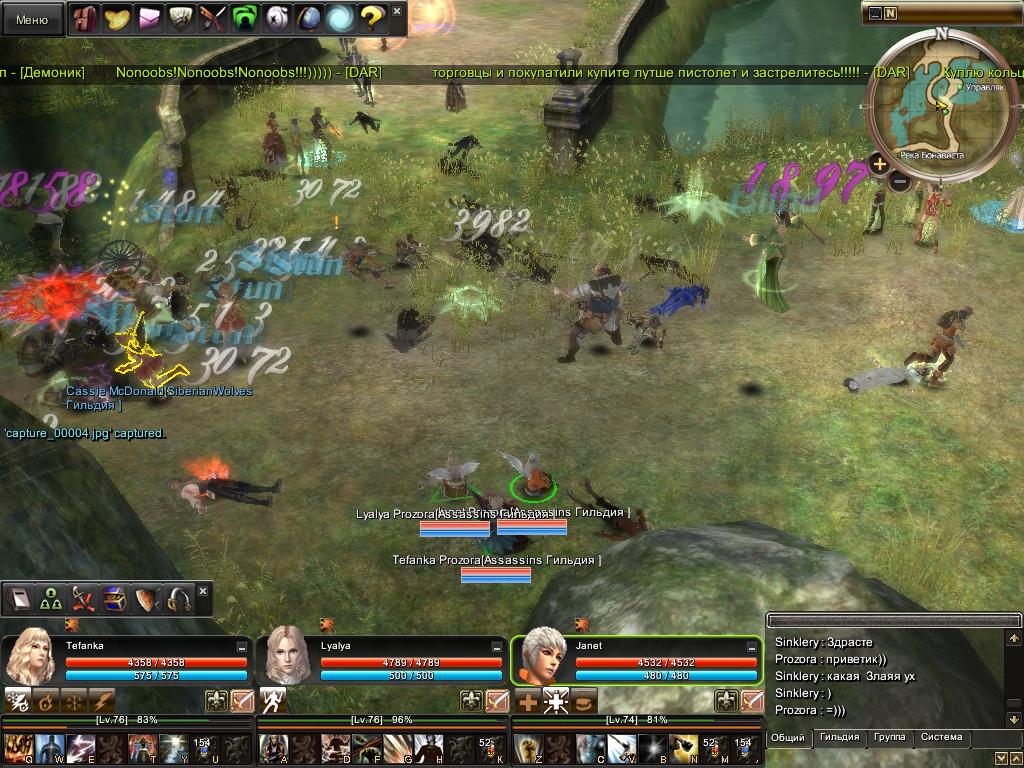Open the Система chat tab
The width and height of the screenshot is (1024, 768).
pos(941,738)
